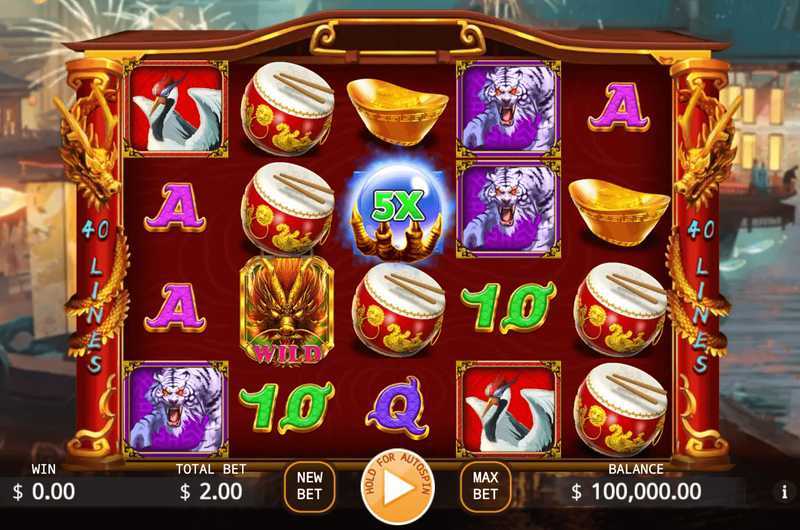Set the maximum bet with Max Bet
800x530 pixels.
pos(485,487)
